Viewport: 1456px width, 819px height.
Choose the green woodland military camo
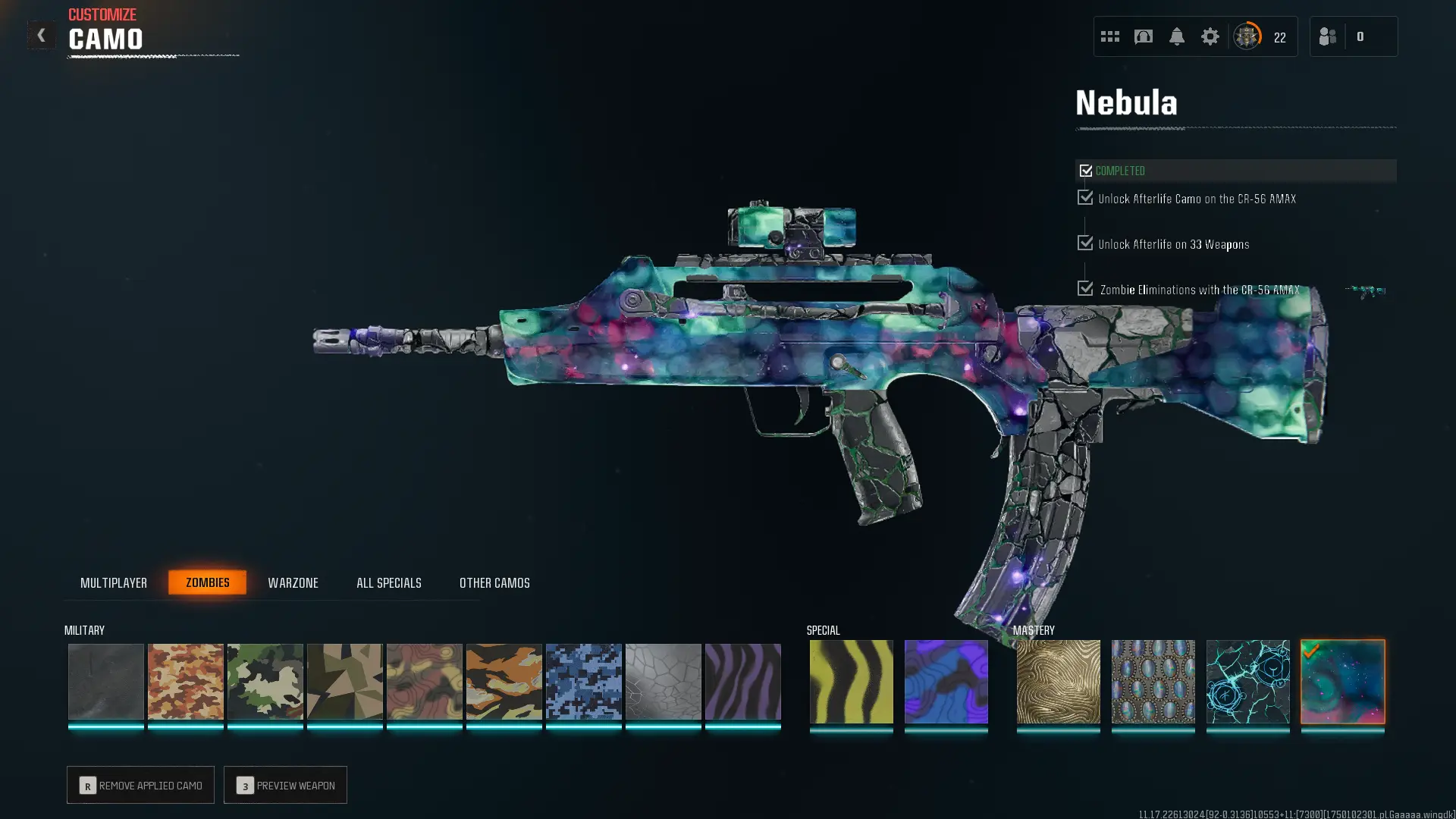tap(265, 681)
